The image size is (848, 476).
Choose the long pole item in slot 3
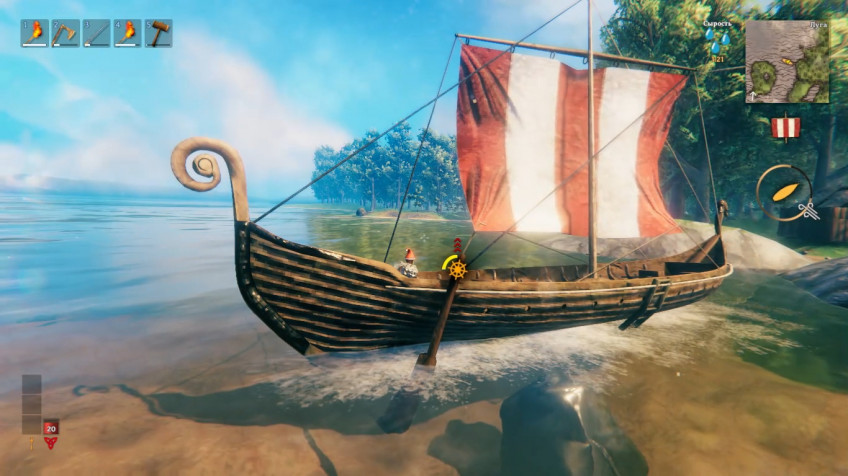coord(97,34)
